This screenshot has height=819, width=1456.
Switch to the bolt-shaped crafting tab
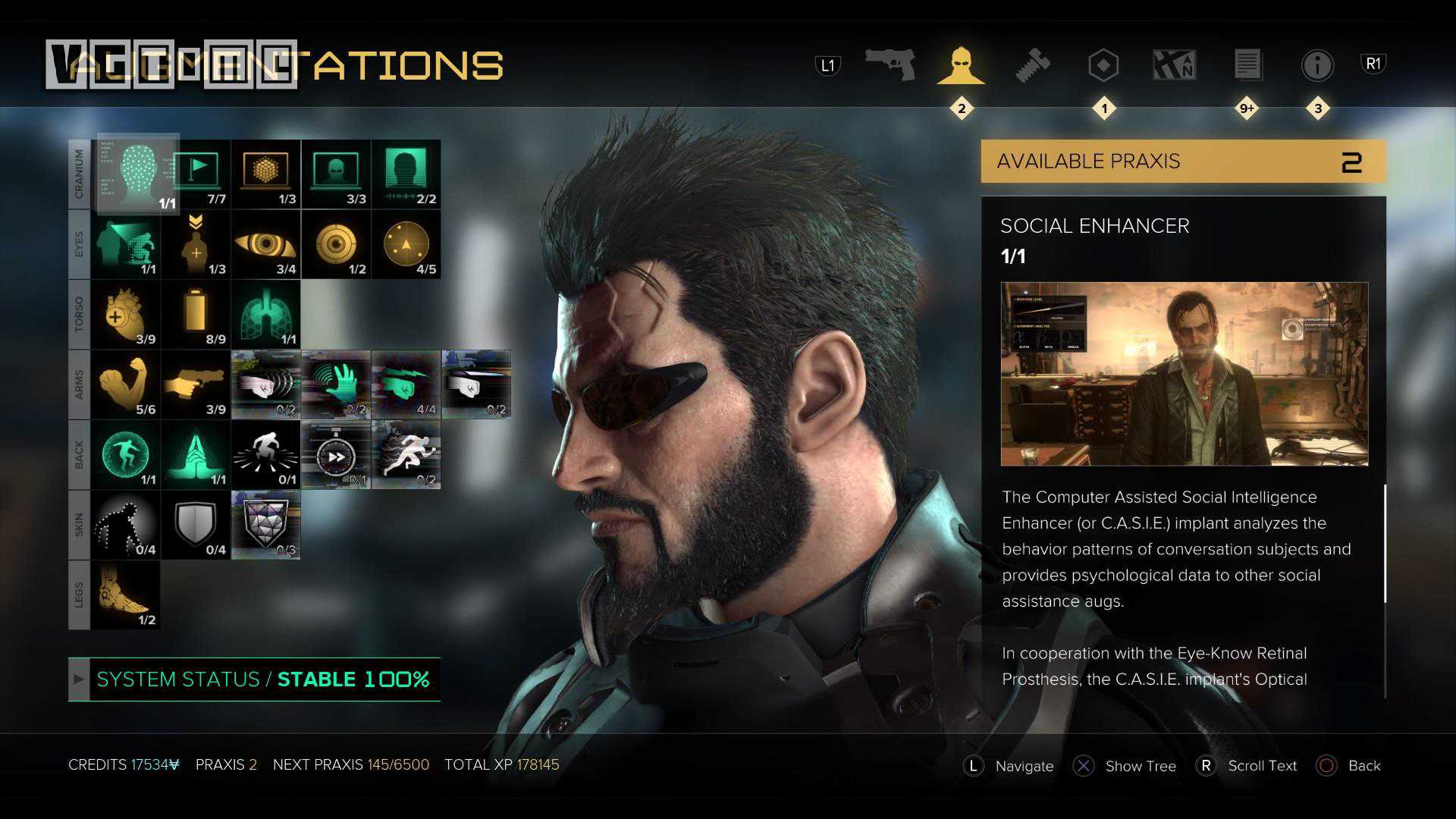1032,65
